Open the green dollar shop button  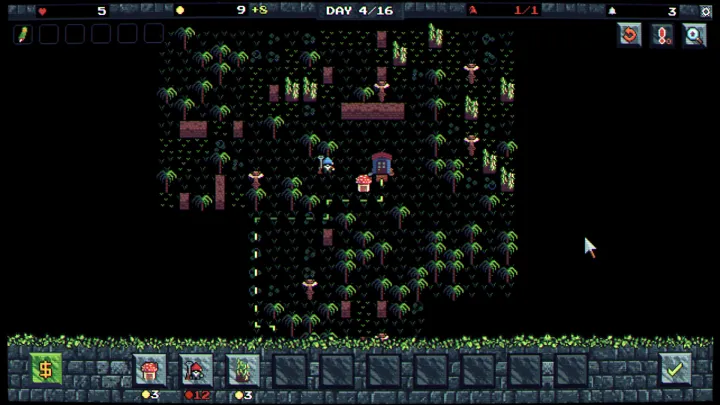pyautogui.click(x=45, y=369)
